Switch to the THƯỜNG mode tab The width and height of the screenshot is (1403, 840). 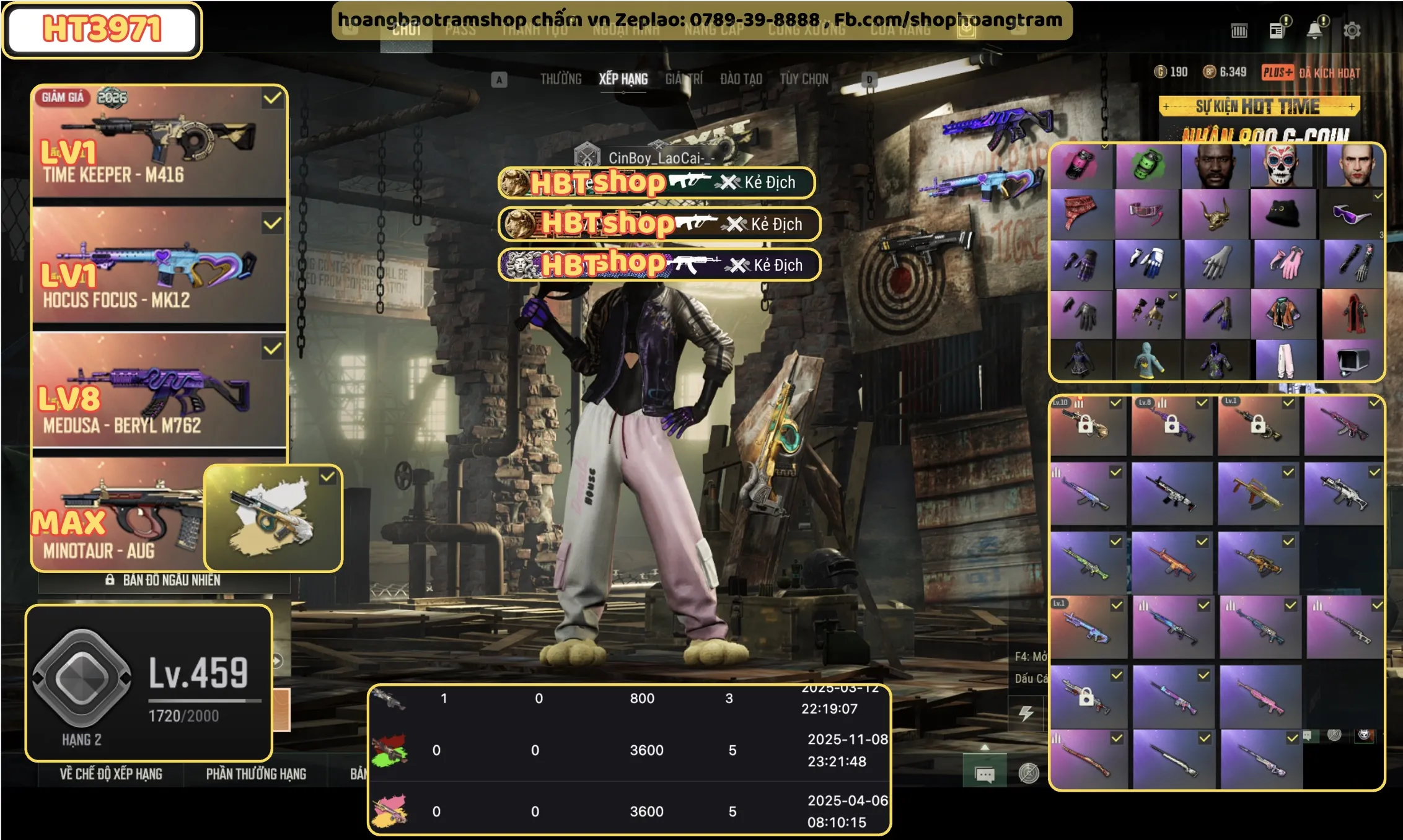coord(560,79)
